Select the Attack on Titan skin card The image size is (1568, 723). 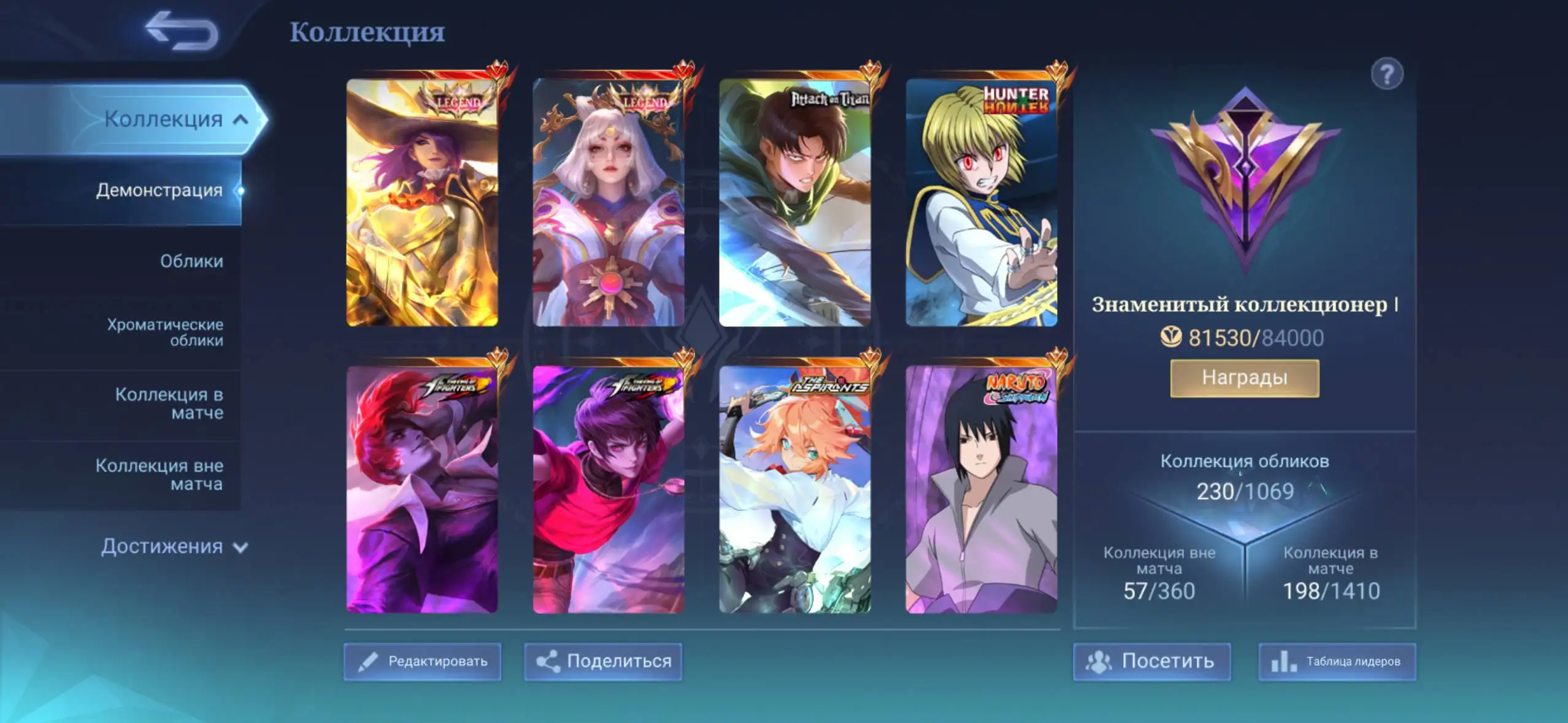794,202
